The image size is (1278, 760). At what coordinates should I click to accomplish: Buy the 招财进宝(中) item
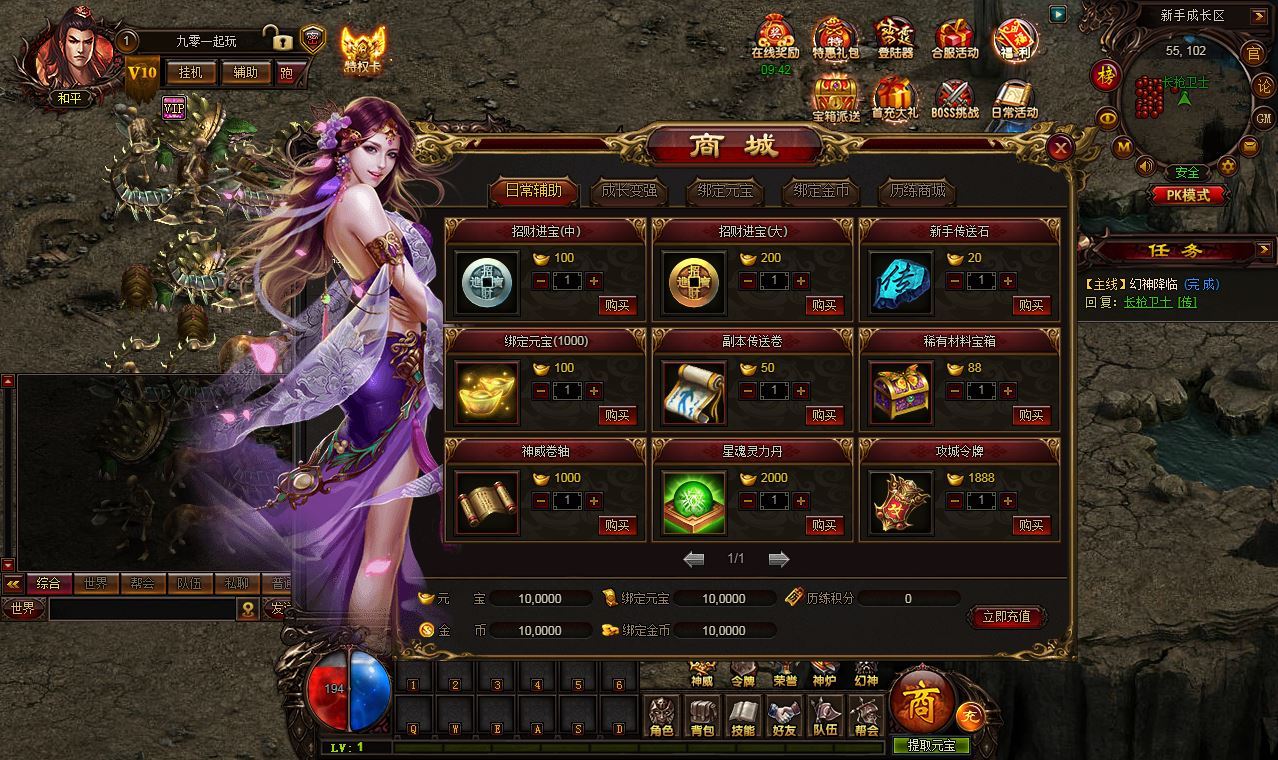(x=617, y=305)
